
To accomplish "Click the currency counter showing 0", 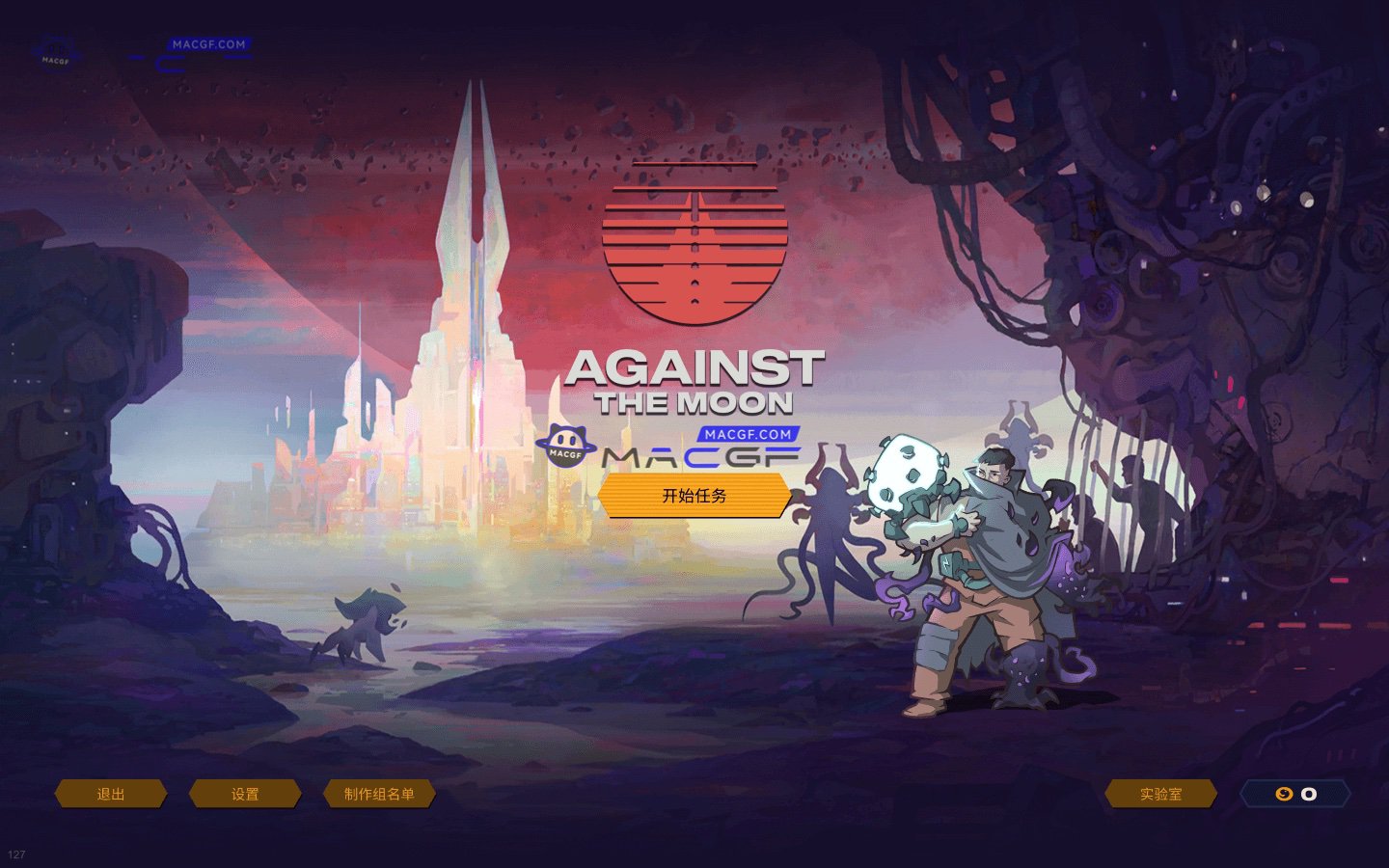I will 1295,794.
